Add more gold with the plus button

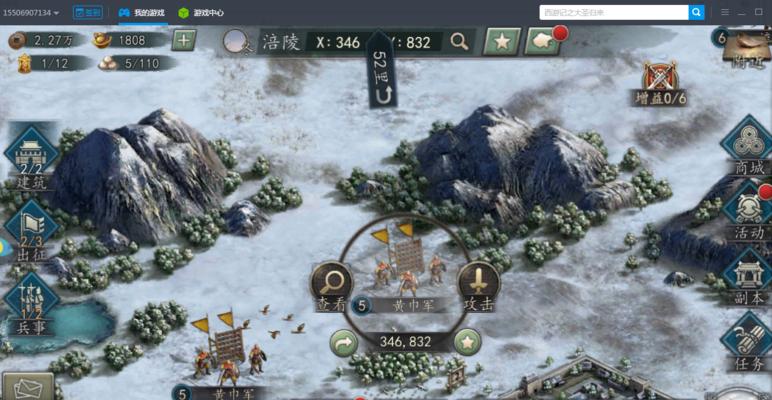coord(184,40)
